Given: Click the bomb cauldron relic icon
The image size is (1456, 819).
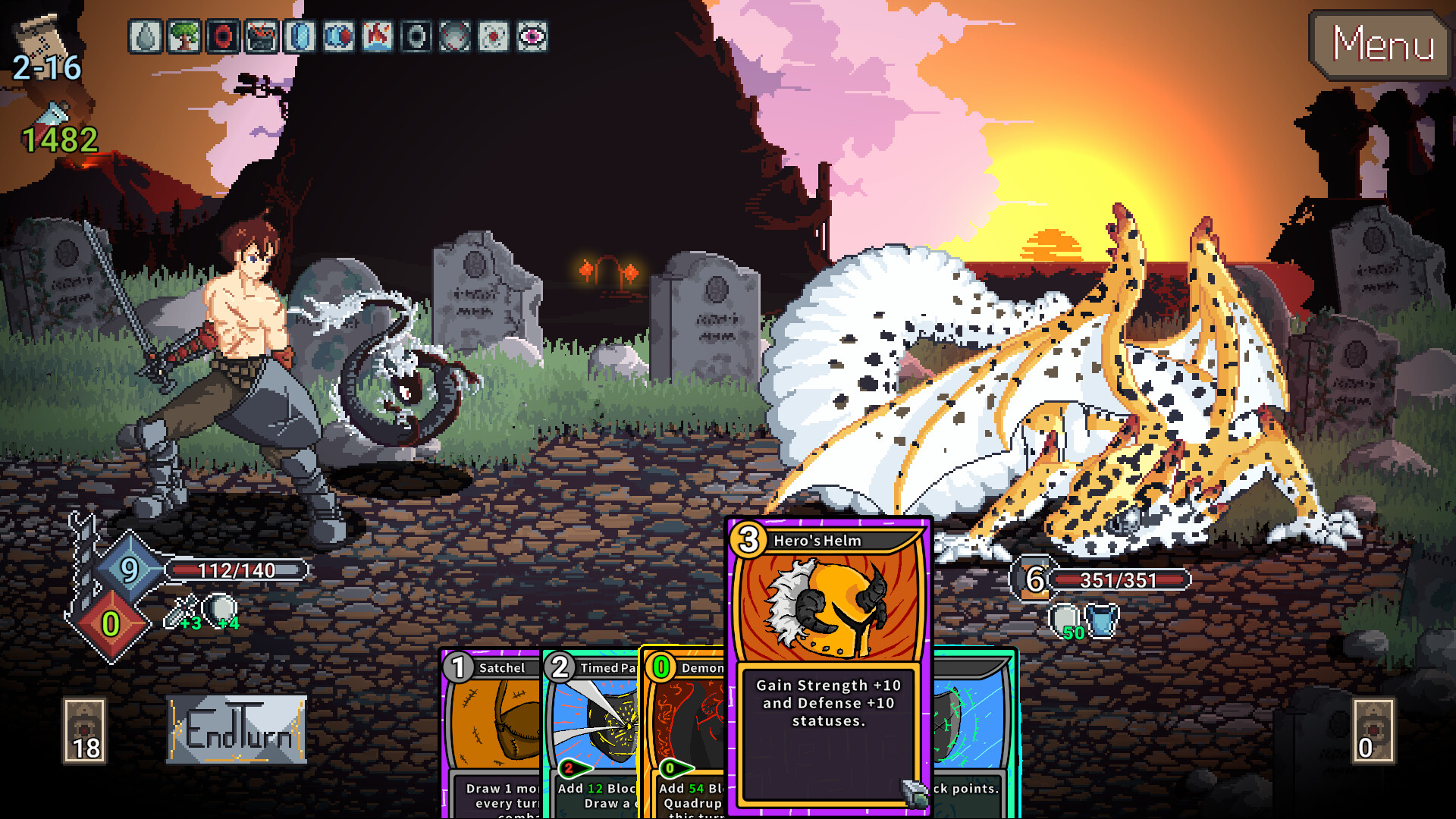Looking at the screenshot, I should coord(261,36).
